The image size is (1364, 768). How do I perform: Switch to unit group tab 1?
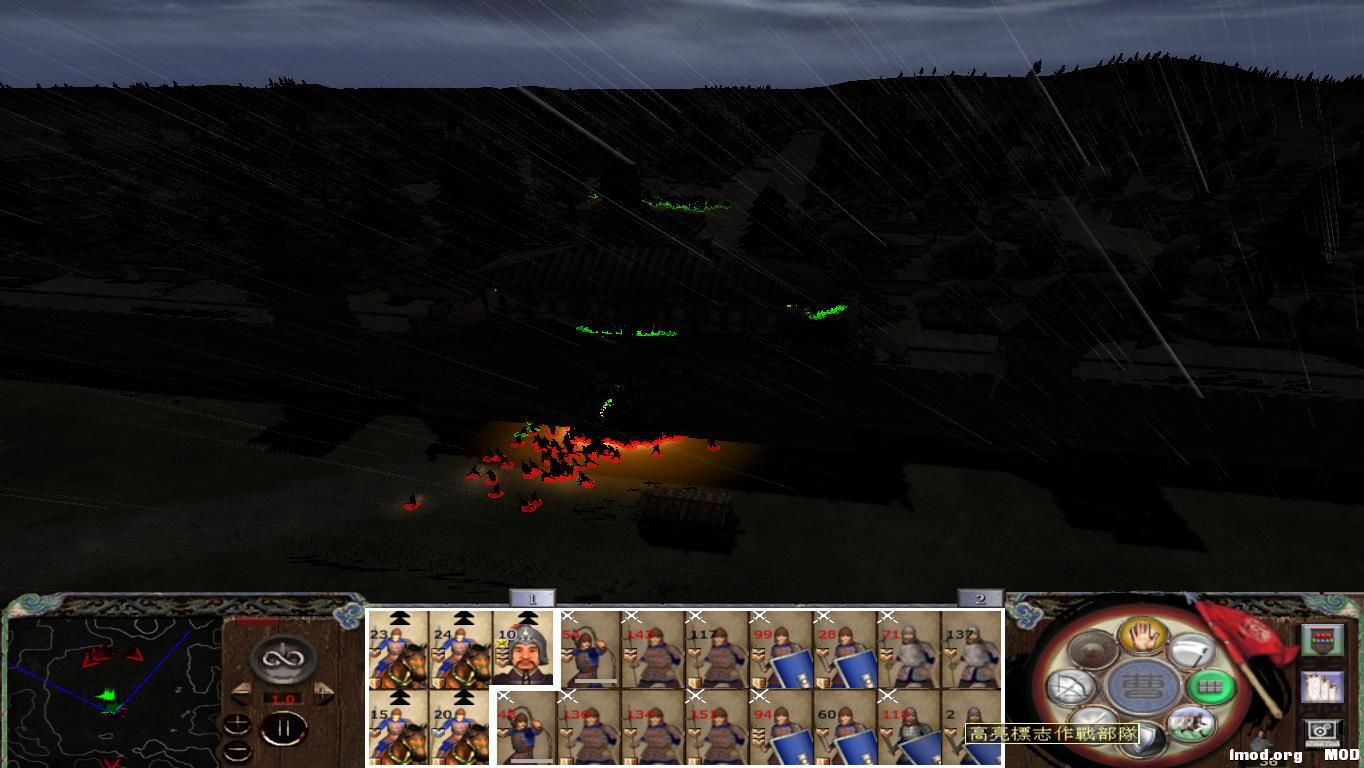click(534, 597)
